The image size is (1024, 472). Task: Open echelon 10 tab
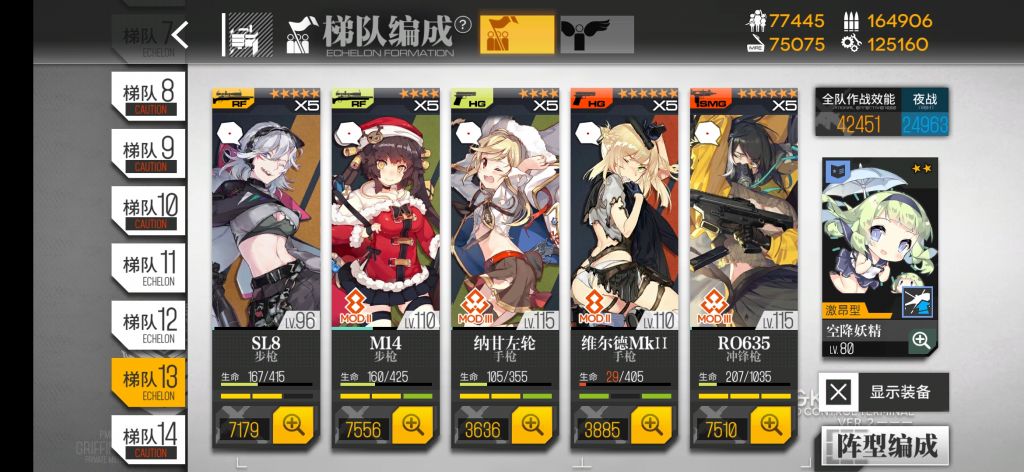(148, 210)
